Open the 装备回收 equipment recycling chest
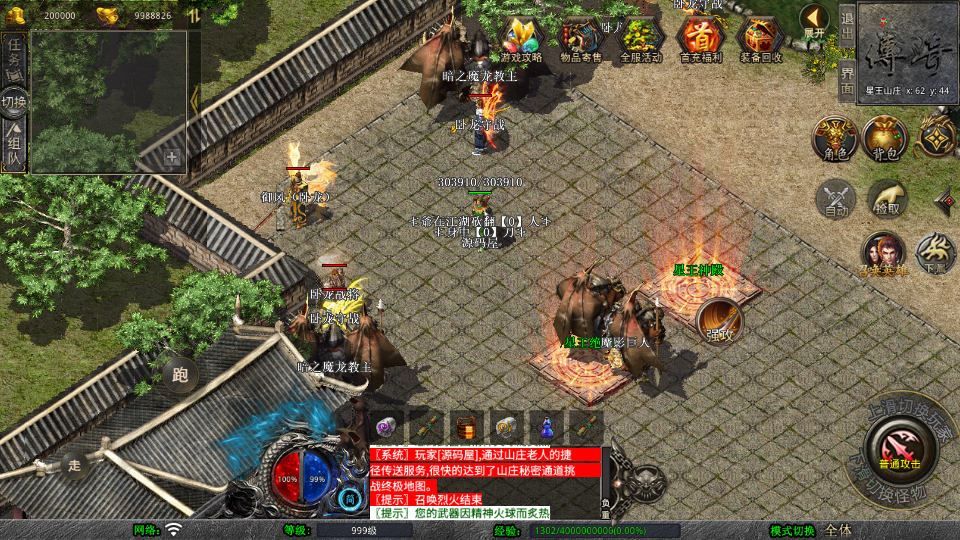The height and width of the screenshot is (540, 960). pyautogui.click(x=762, y=40)
